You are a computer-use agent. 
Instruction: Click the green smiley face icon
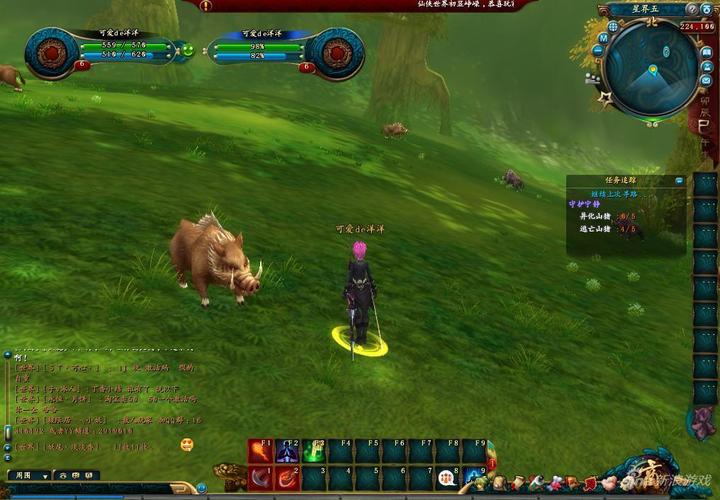point(187,49)
